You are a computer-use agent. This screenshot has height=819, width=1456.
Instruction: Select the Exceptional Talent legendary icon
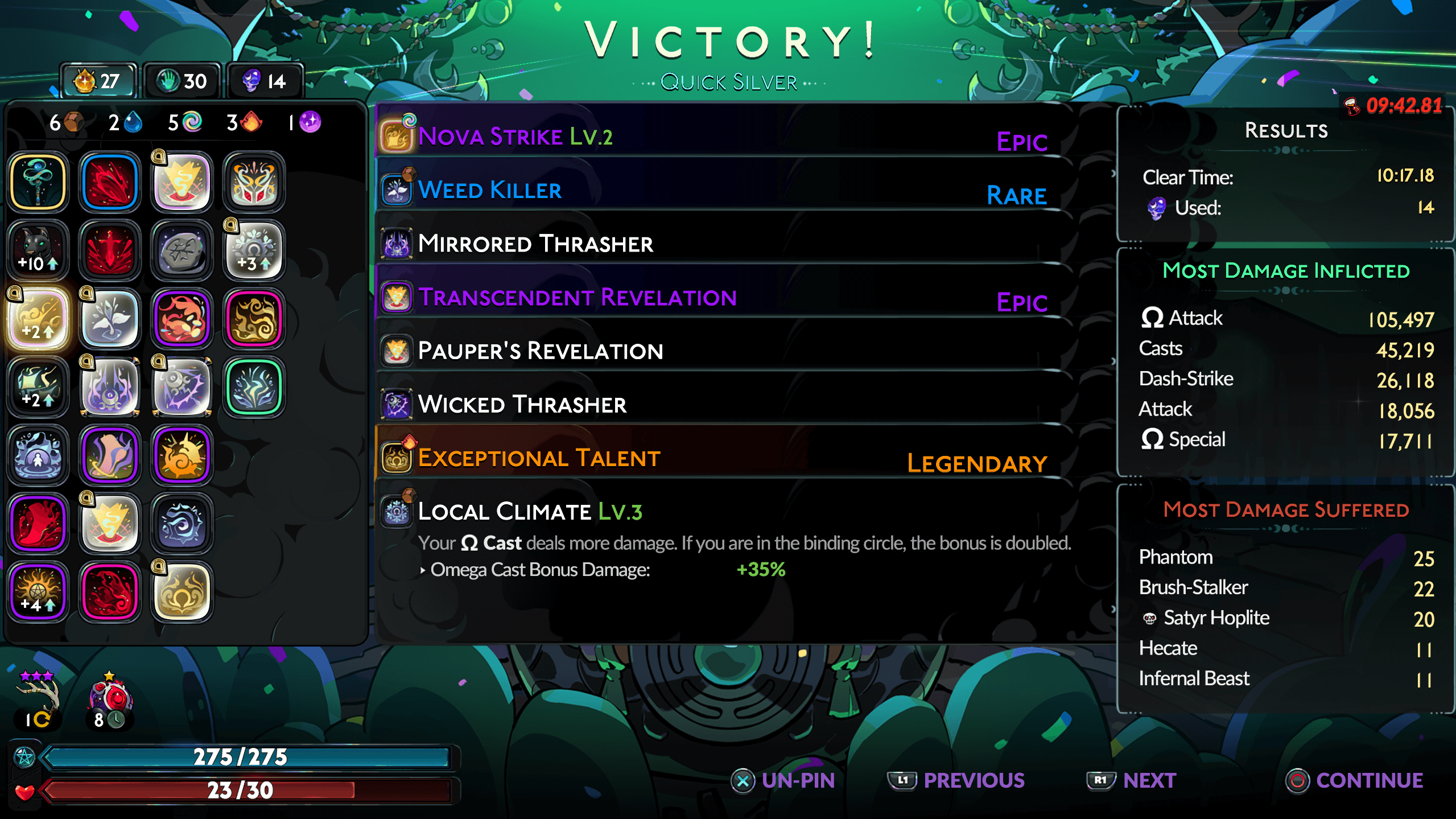click(397, 456)
